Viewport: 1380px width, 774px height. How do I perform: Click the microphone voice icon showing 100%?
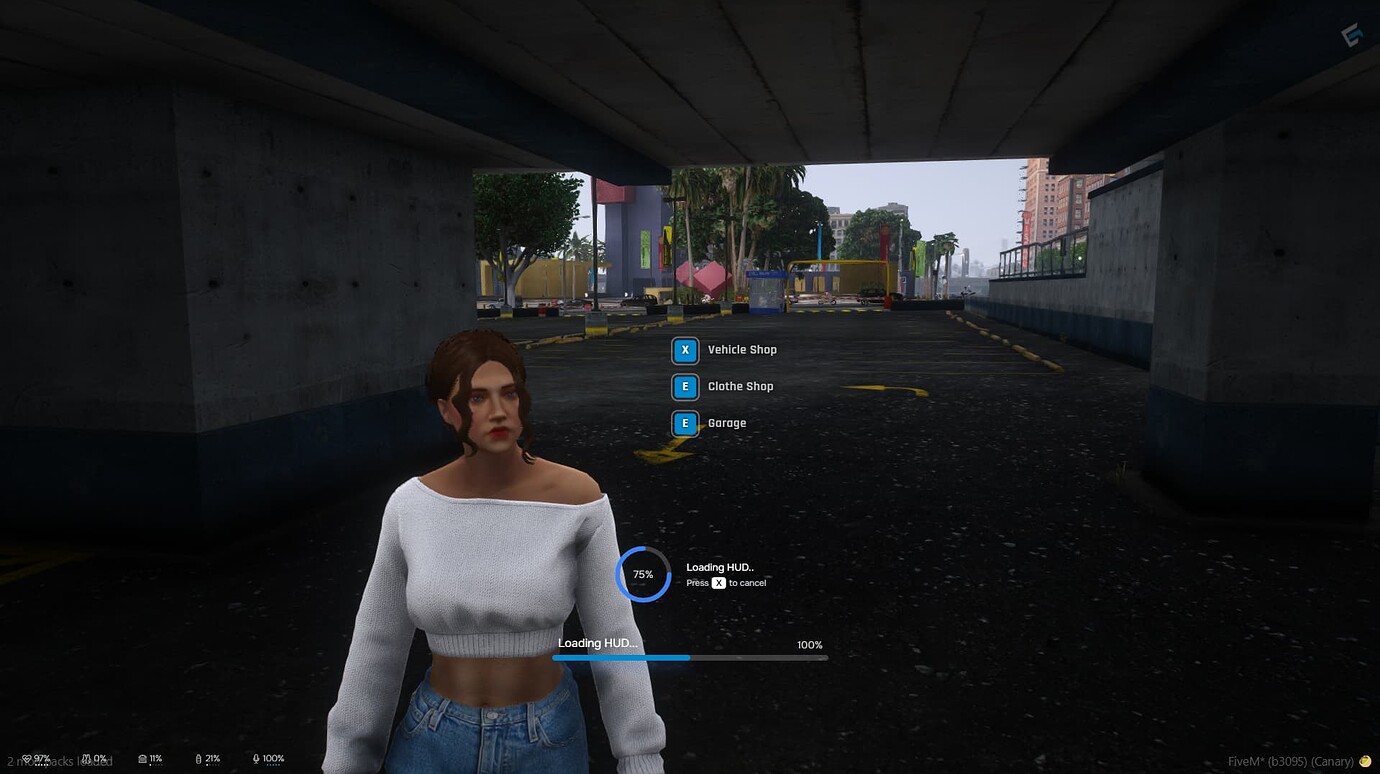pos(256,758)
